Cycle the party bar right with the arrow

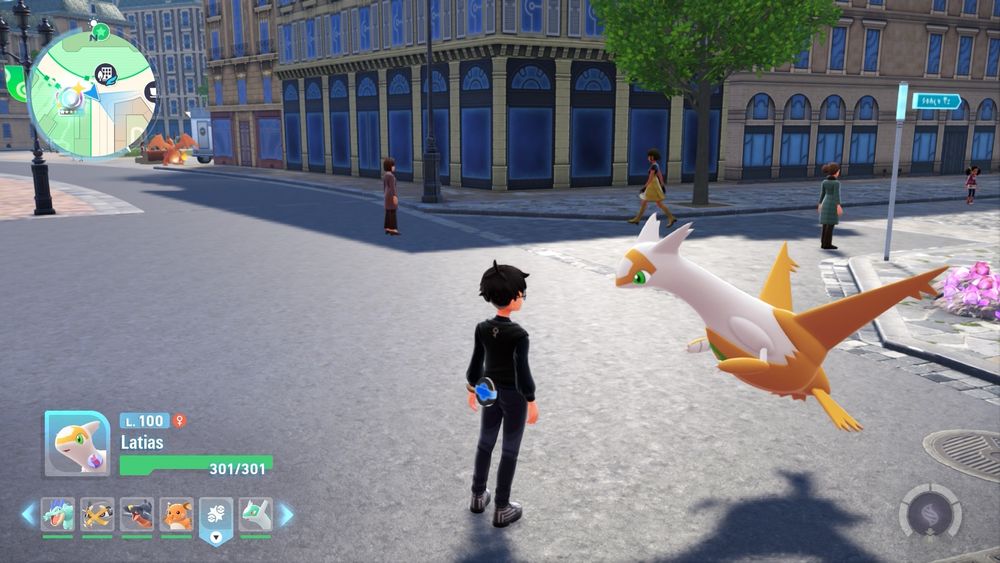click(286, 515)
